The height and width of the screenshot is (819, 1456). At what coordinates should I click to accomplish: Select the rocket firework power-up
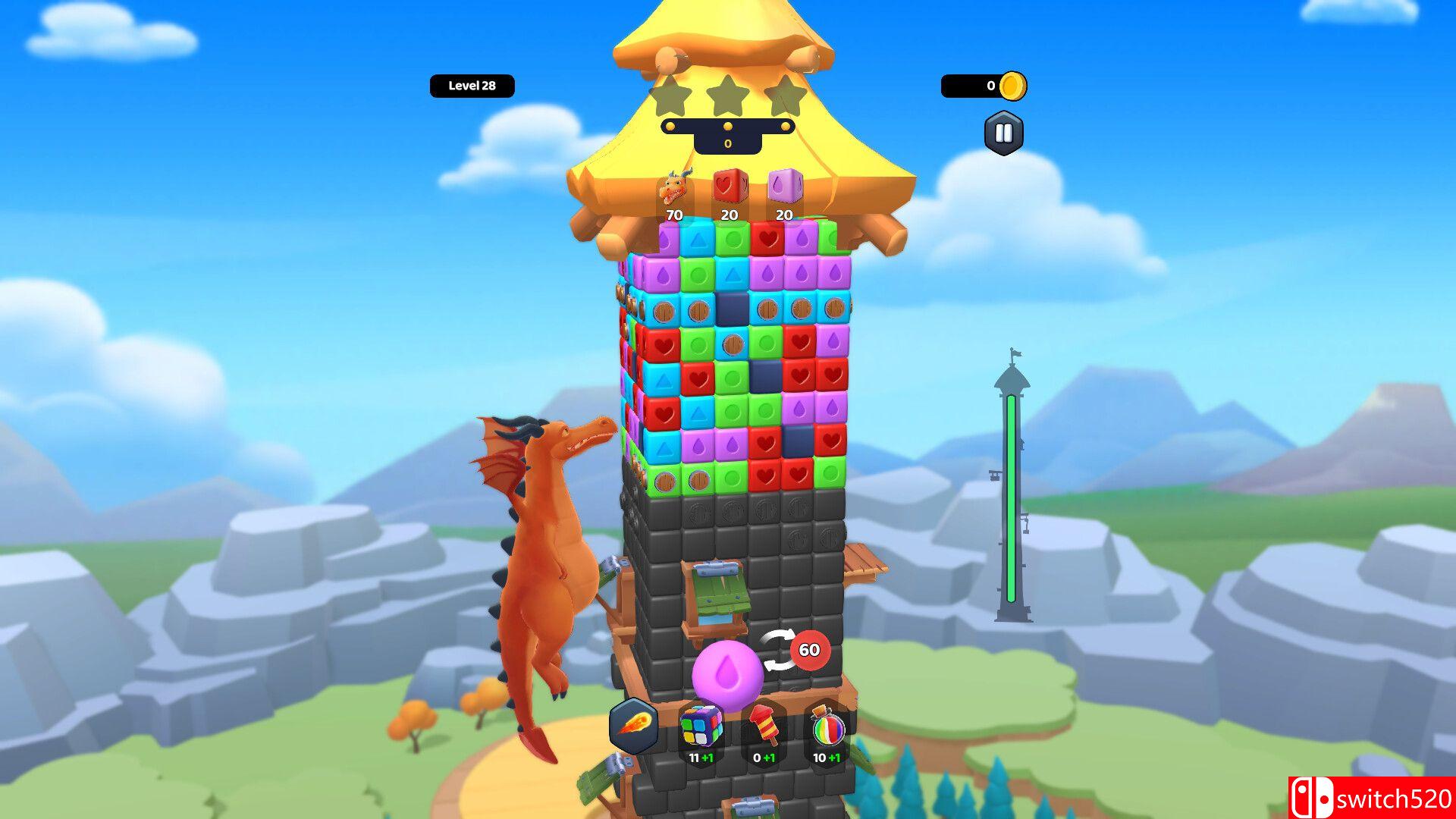coord(764,726)
